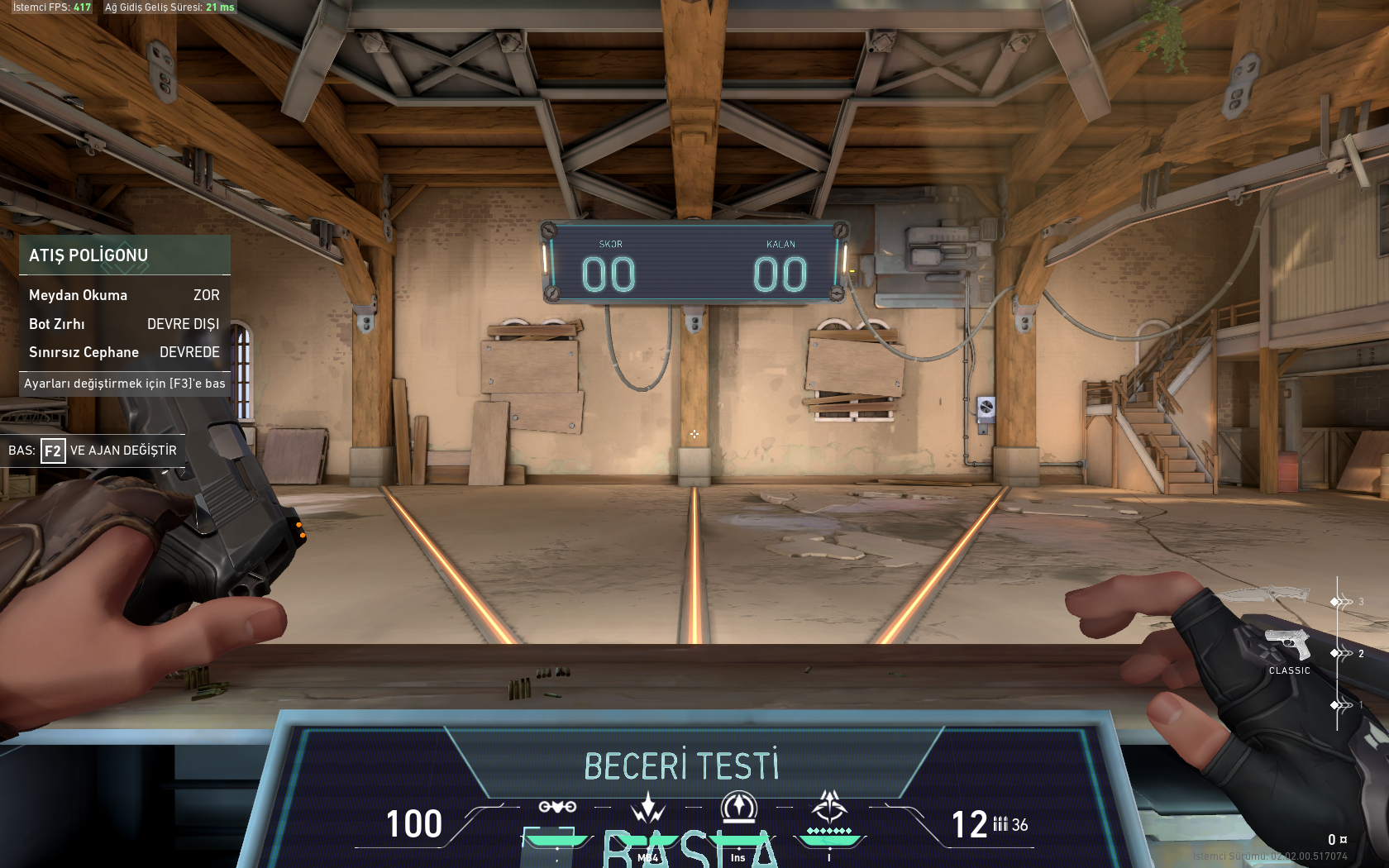Select the Meydan Okuma difficulty row
The width and height of the screenshot is (1389, 868).
(124, 295)
